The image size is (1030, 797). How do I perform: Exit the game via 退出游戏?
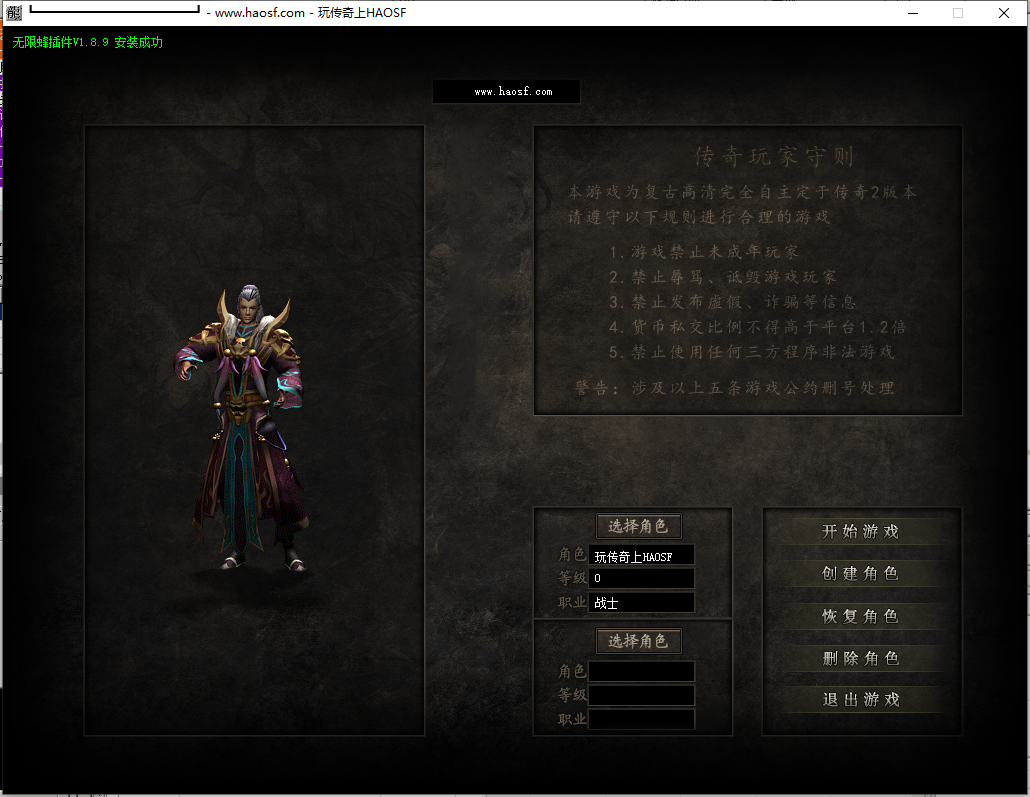click(860, 700)
